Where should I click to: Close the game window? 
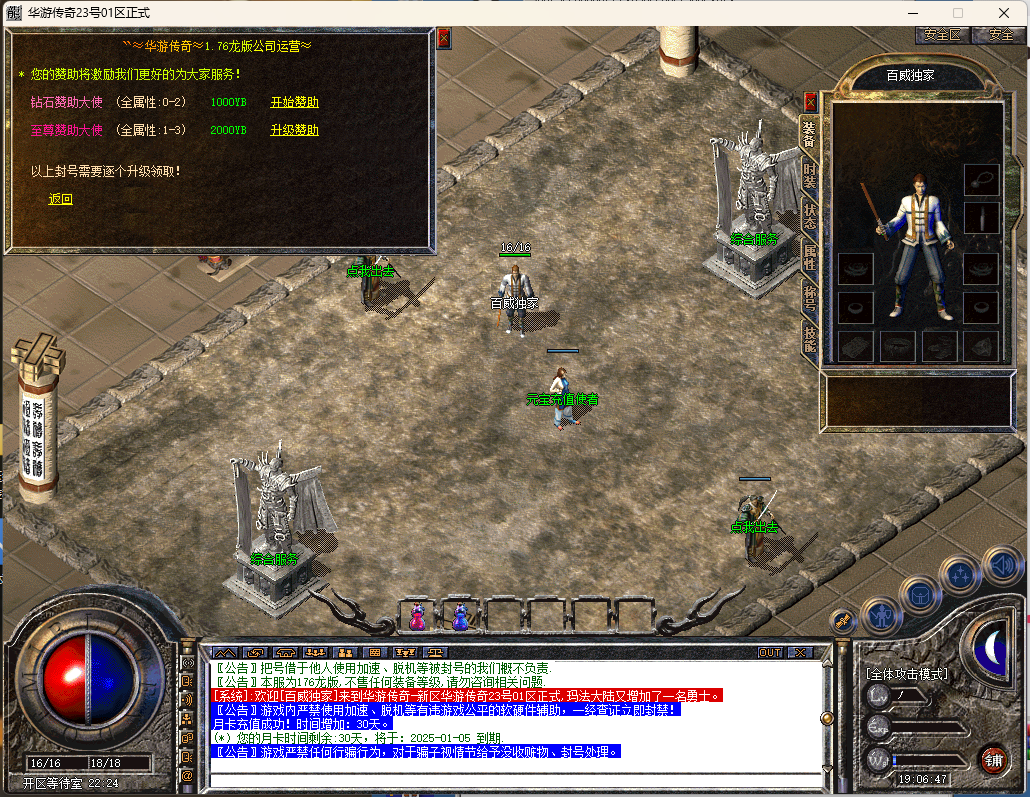point(1004,13)
